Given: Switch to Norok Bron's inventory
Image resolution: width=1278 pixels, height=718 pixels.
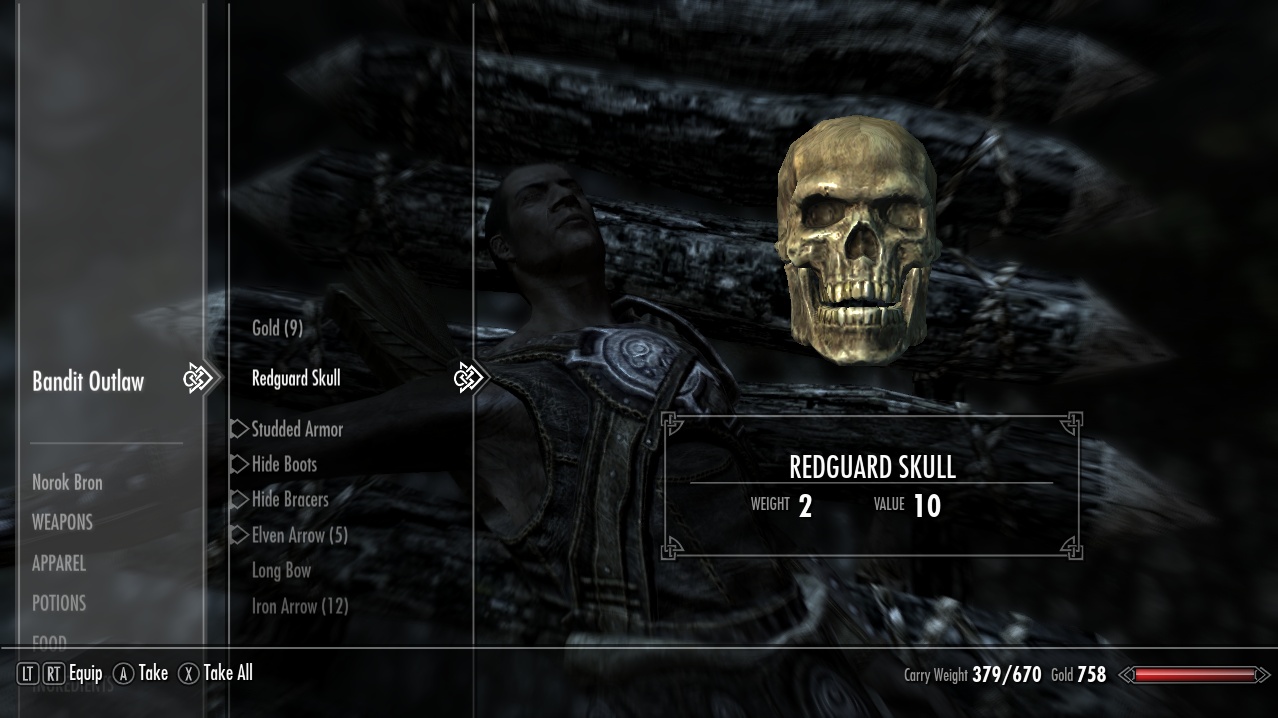Looking at the screenshot, I should tap(67, 482).
